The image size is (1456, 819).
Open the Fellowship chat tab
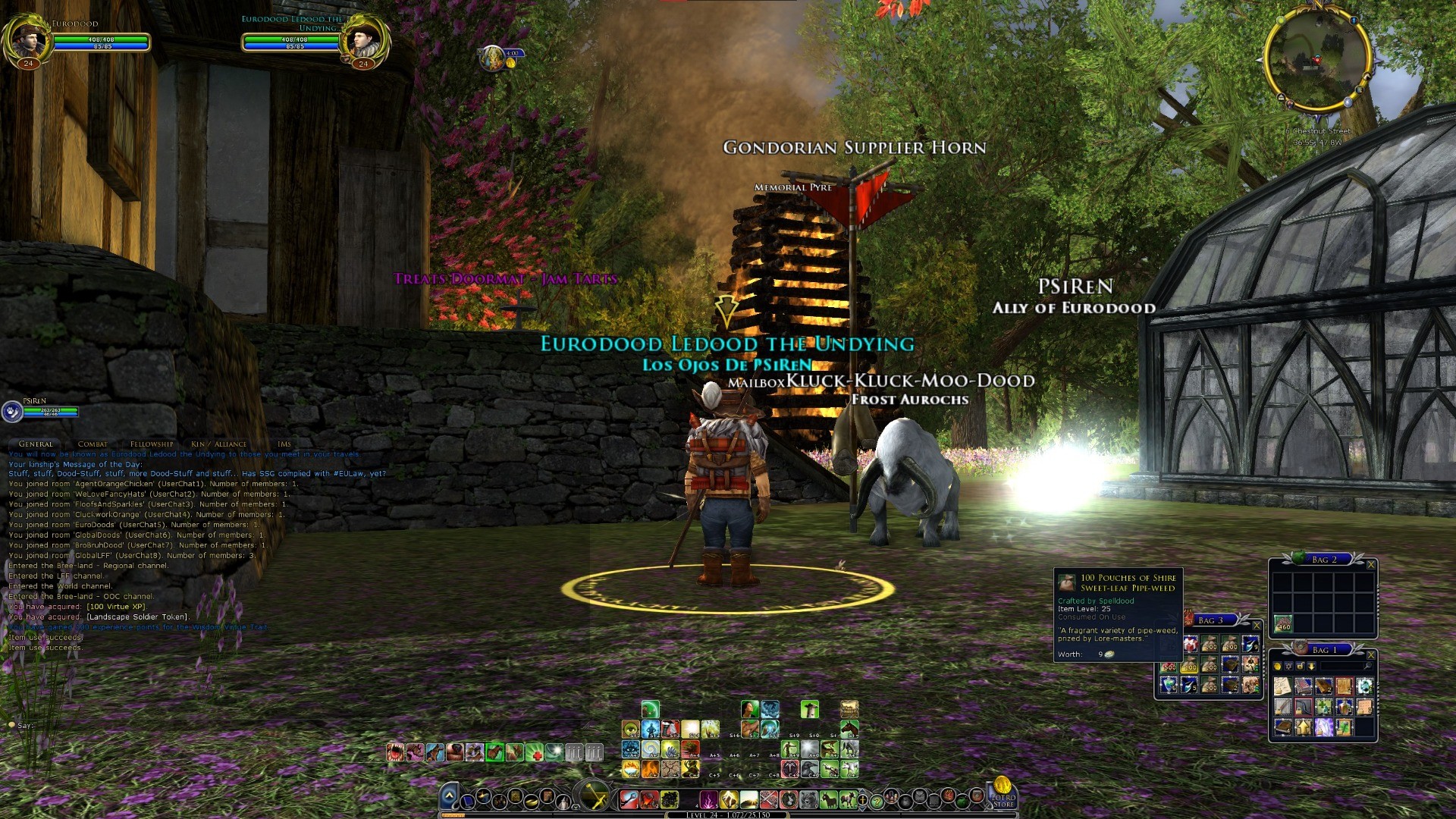[x=152, y=444]
